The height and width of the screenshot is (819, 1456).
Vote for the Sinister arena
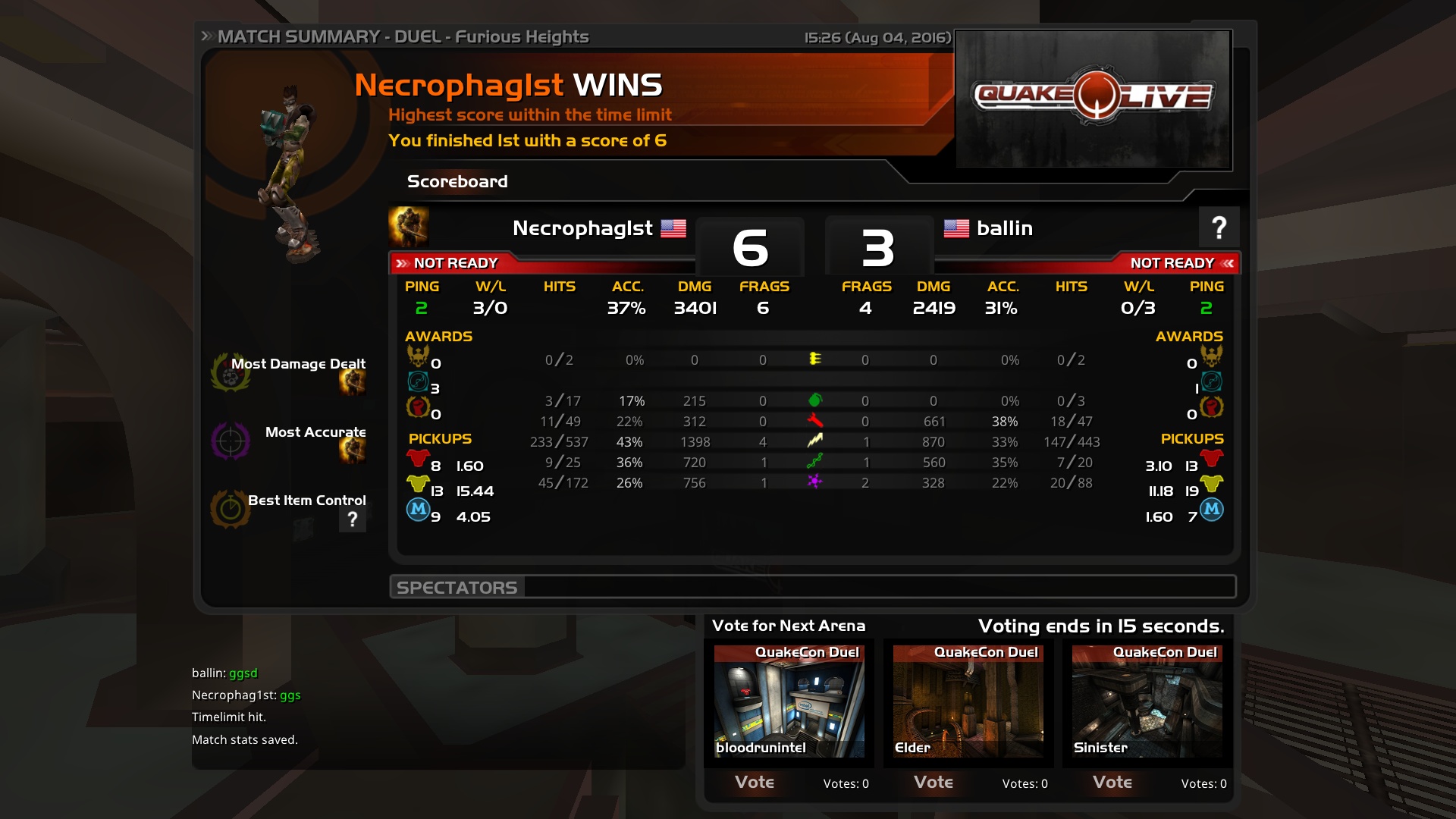(x=1112, y=782)
